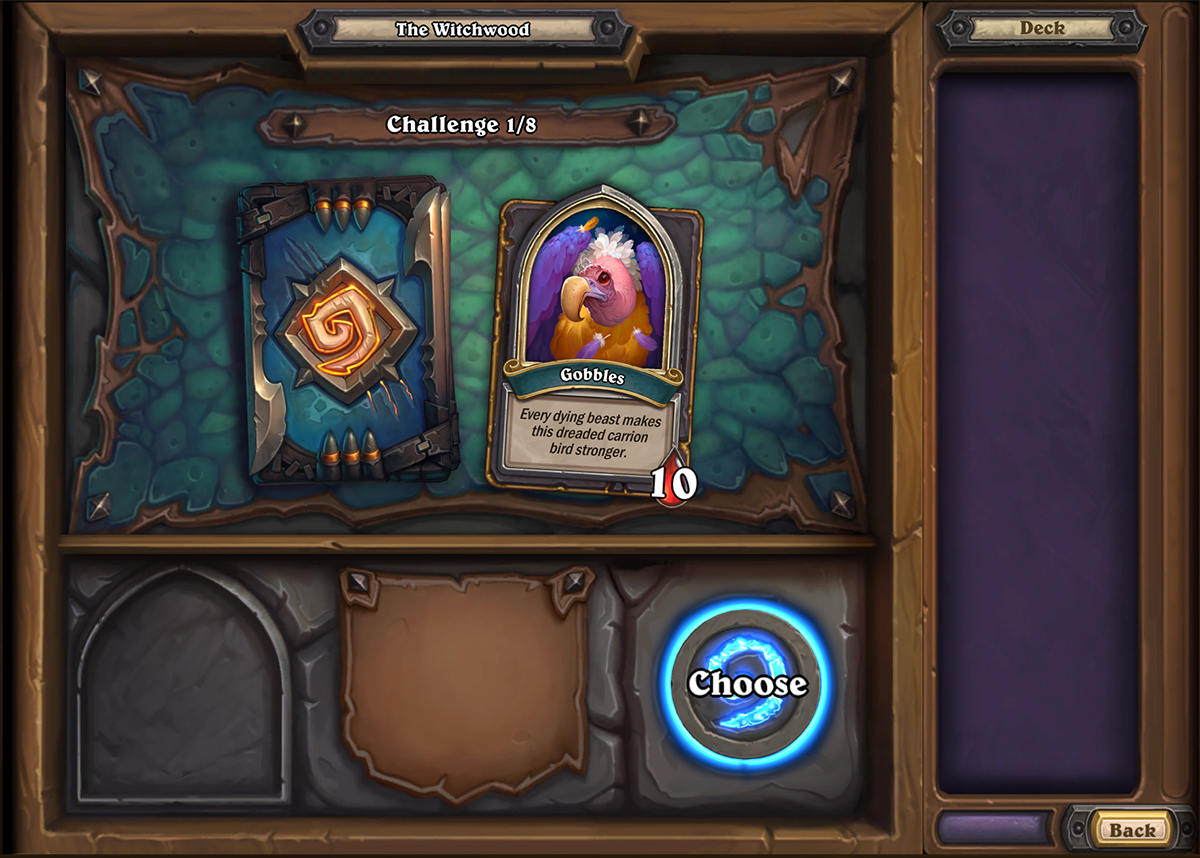1200x858 pixels.
Task: Select the Gobbles boss card
Action: coord(594,340)
